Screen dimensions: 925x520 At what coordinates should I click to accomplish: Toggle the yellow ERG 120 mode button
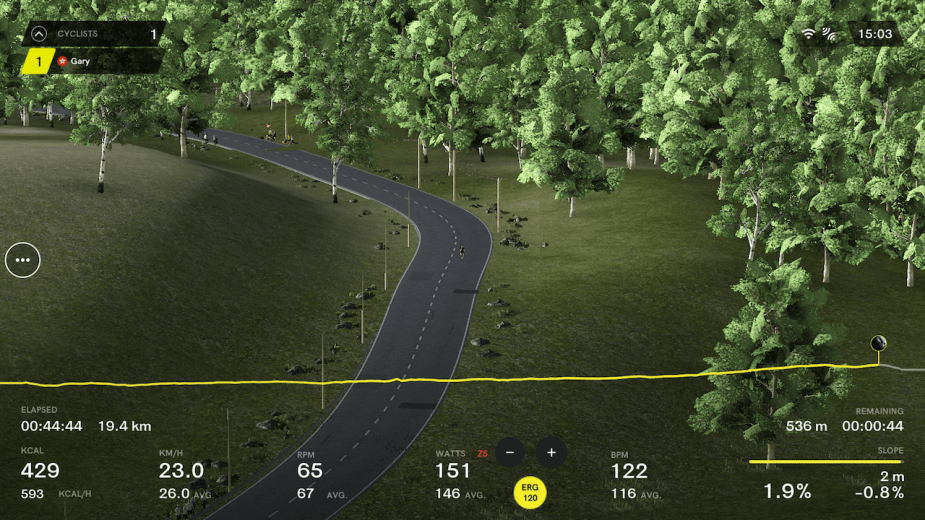(529, 492)
